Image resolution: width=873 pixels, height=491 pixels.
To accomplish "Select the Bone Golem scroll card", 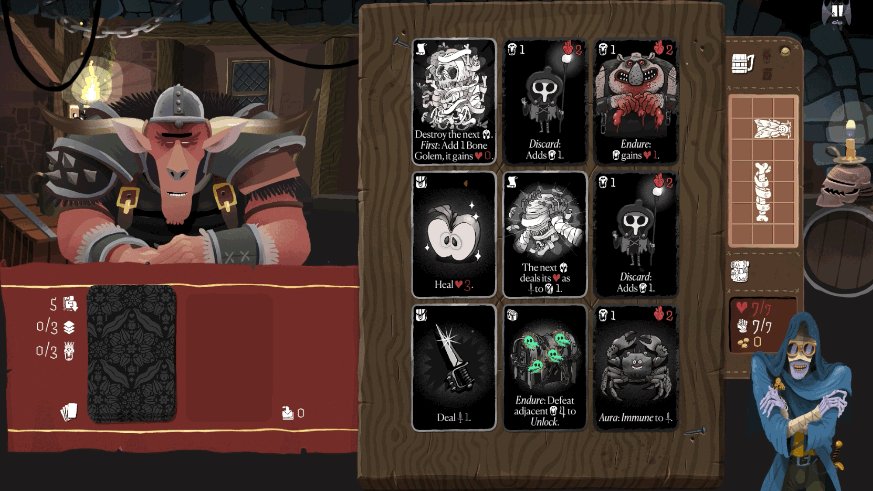I will click(453, 101).
